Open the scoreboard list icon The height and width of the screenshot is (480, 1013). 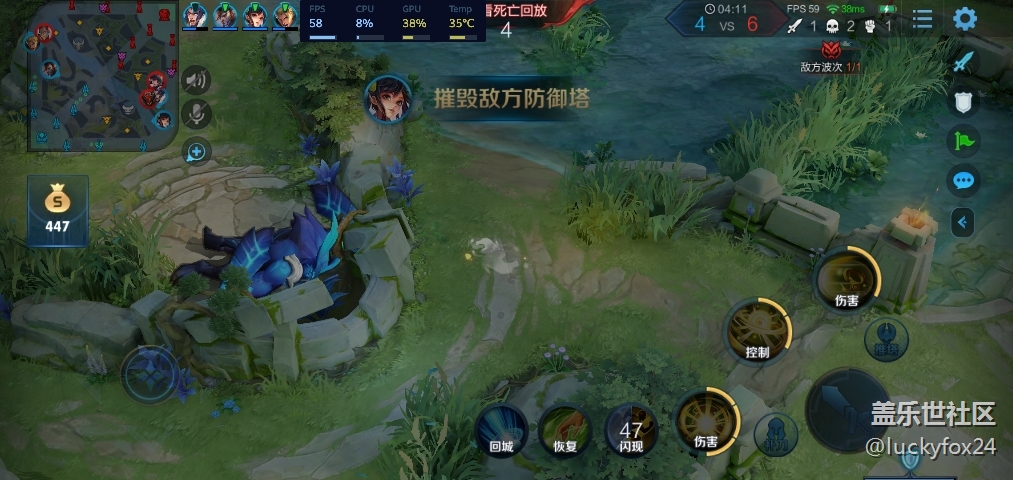pos(922,19)
